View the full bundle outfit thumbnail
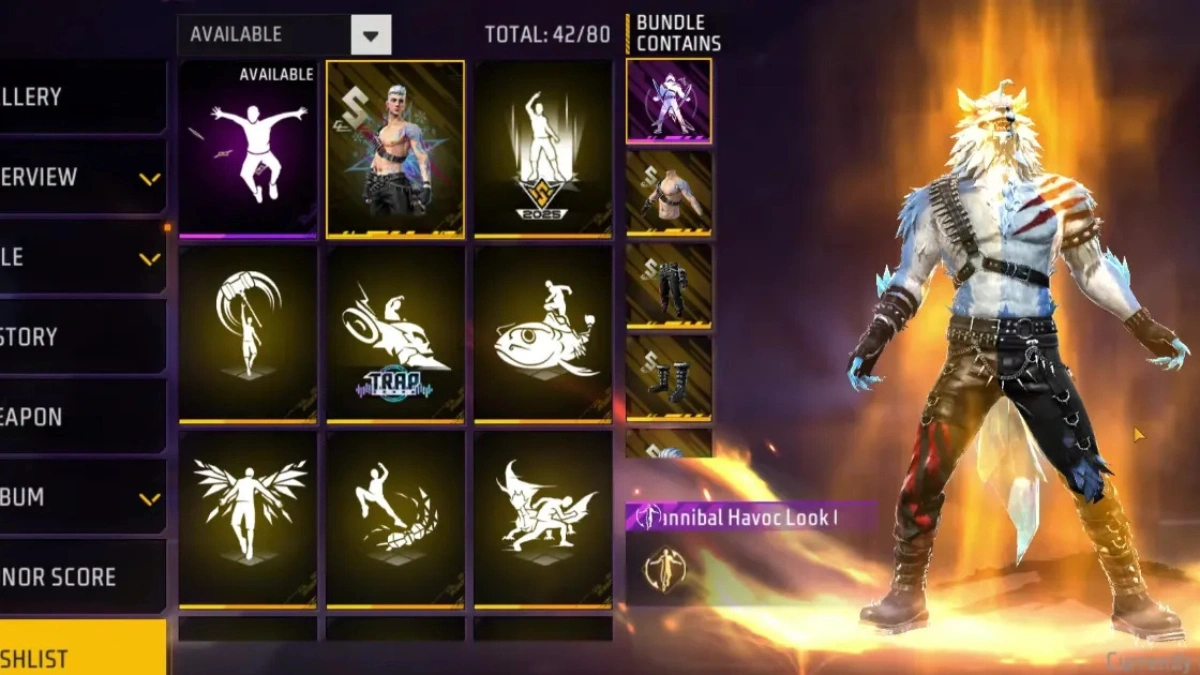 [669, 101]
